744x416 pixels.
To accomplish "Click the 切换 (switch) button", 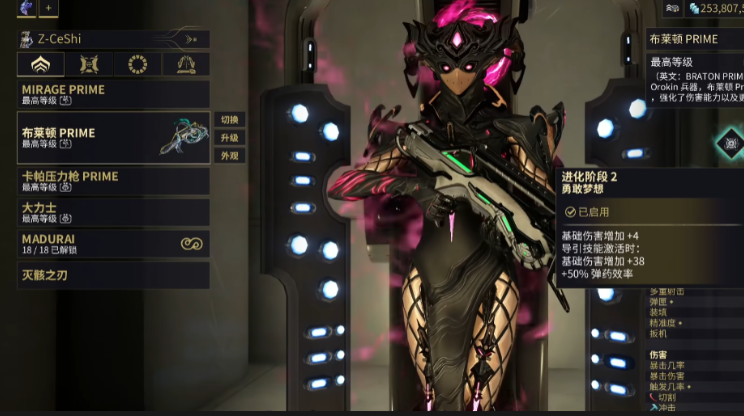I will [x=229, y=119].
